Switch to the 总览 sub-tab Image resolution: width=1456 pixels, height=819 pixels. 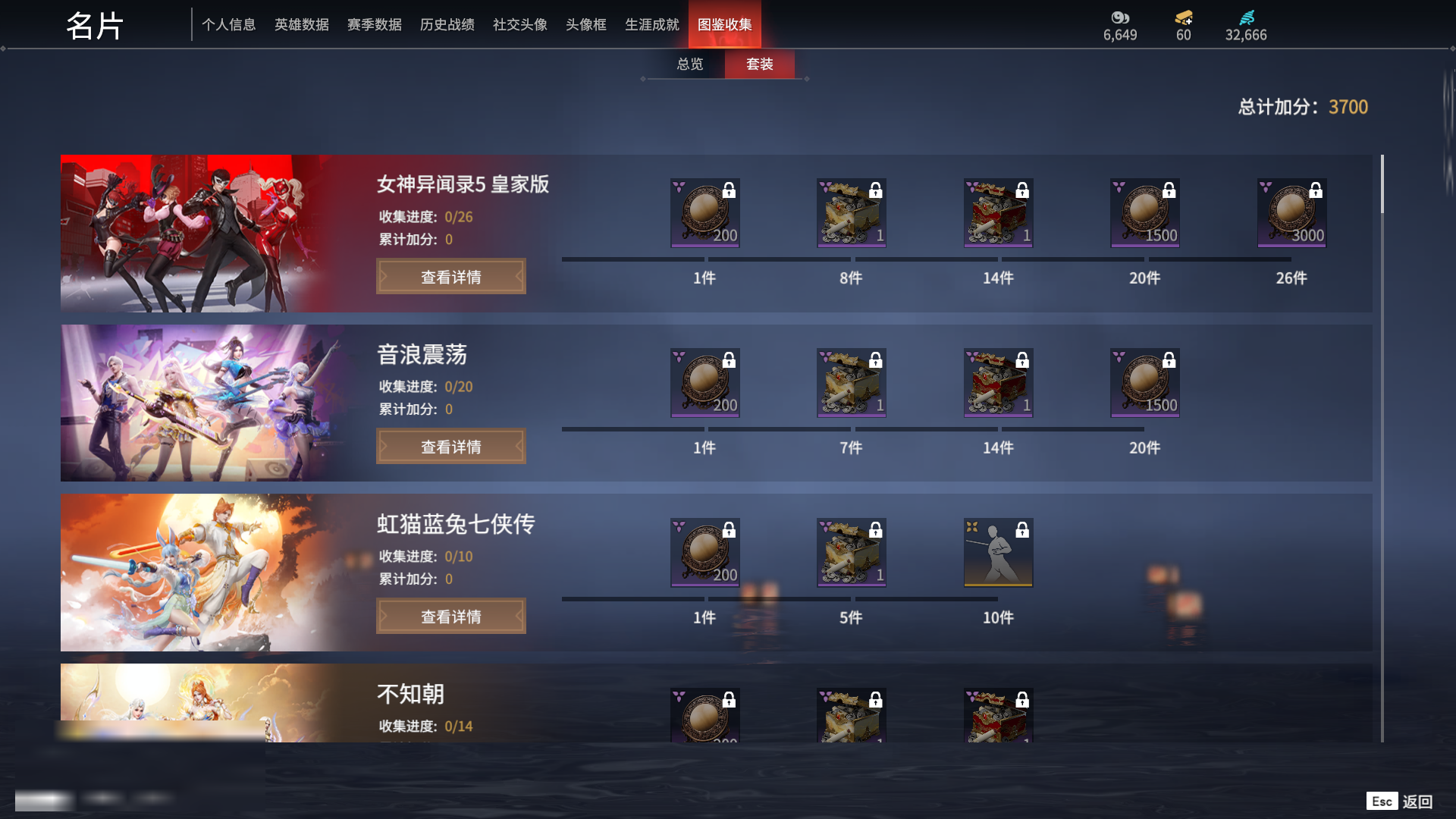pyautogui.click(x=689, y=64)
